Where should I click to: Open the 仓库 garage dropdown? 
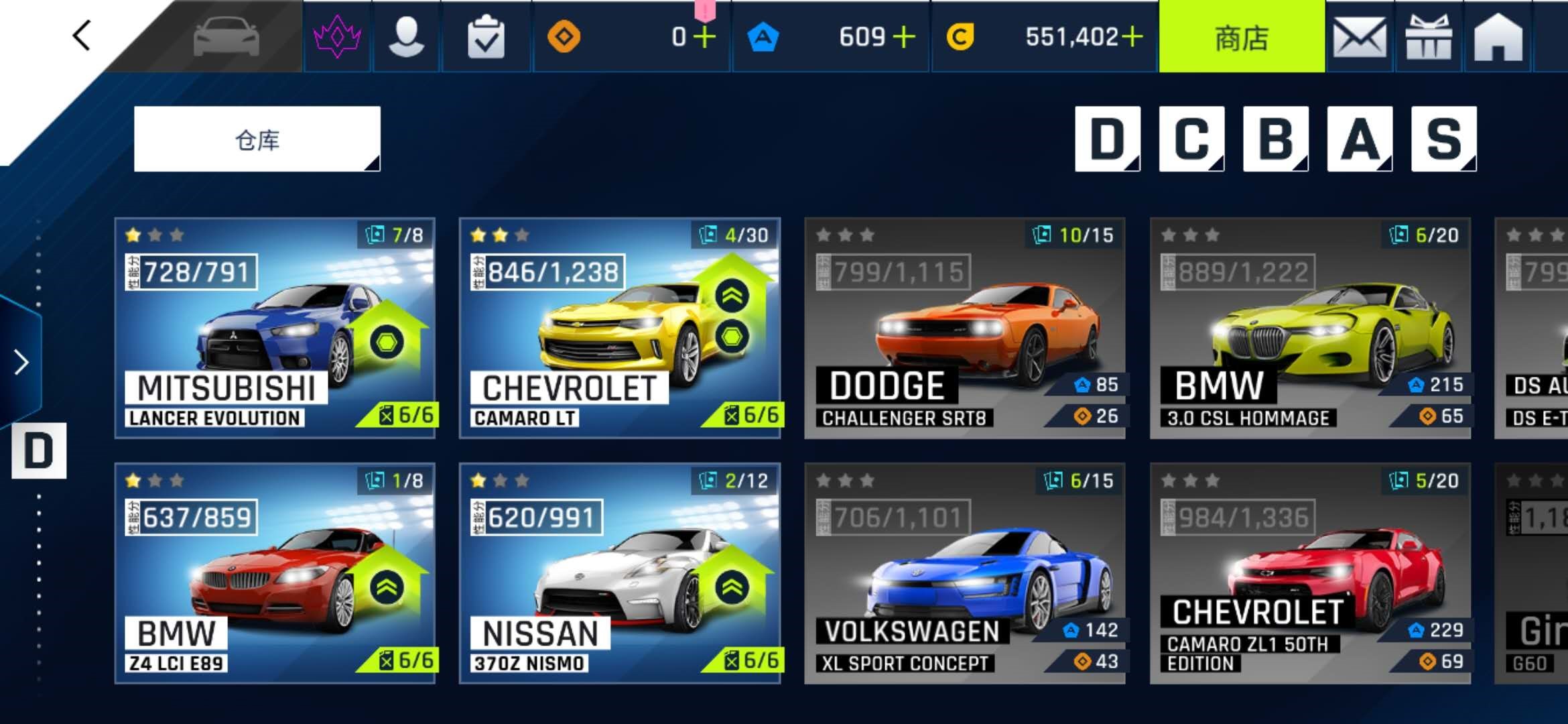[x=257, y=139]
